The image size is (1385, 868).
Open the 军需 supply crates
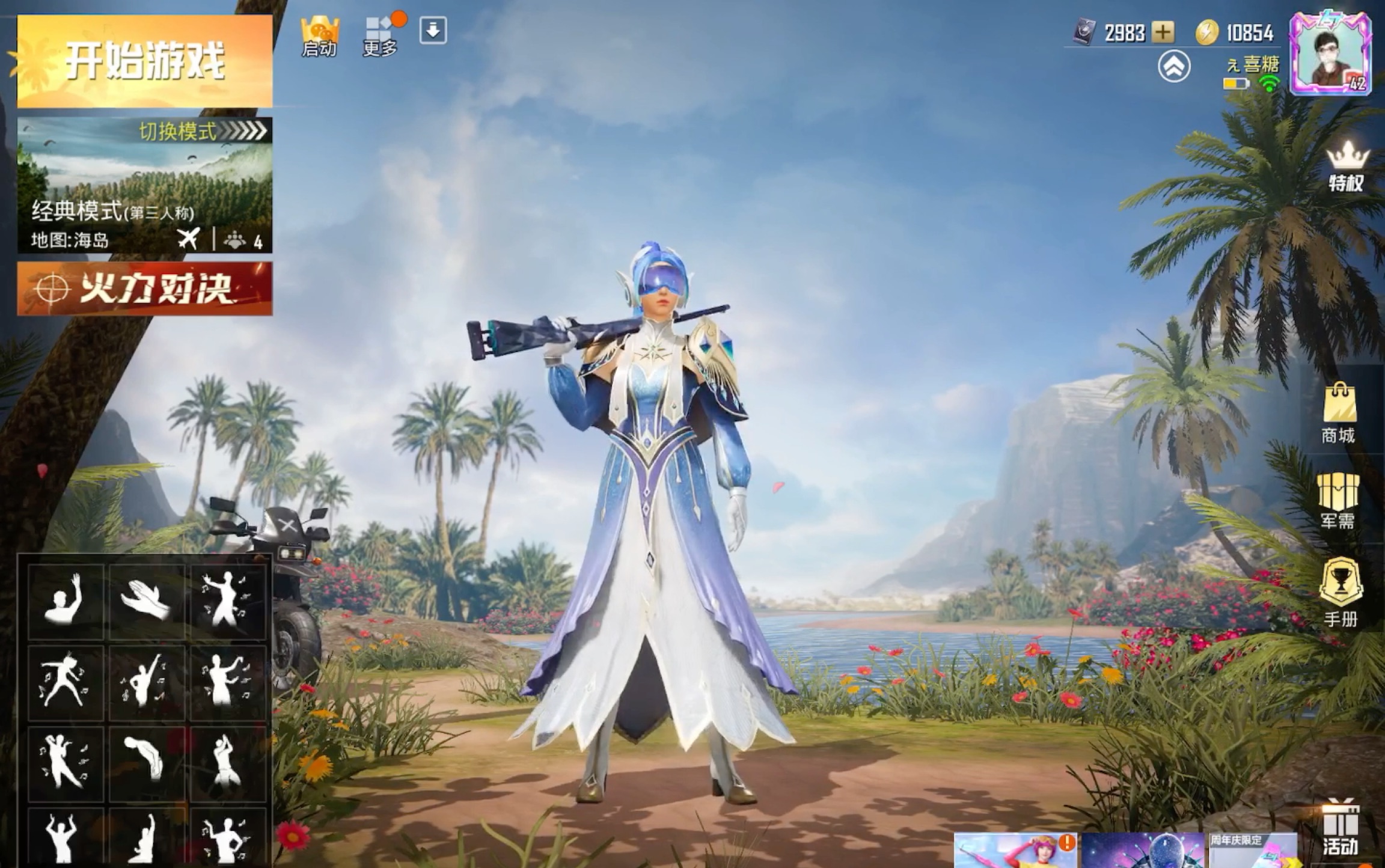(x=1338, y=500)
